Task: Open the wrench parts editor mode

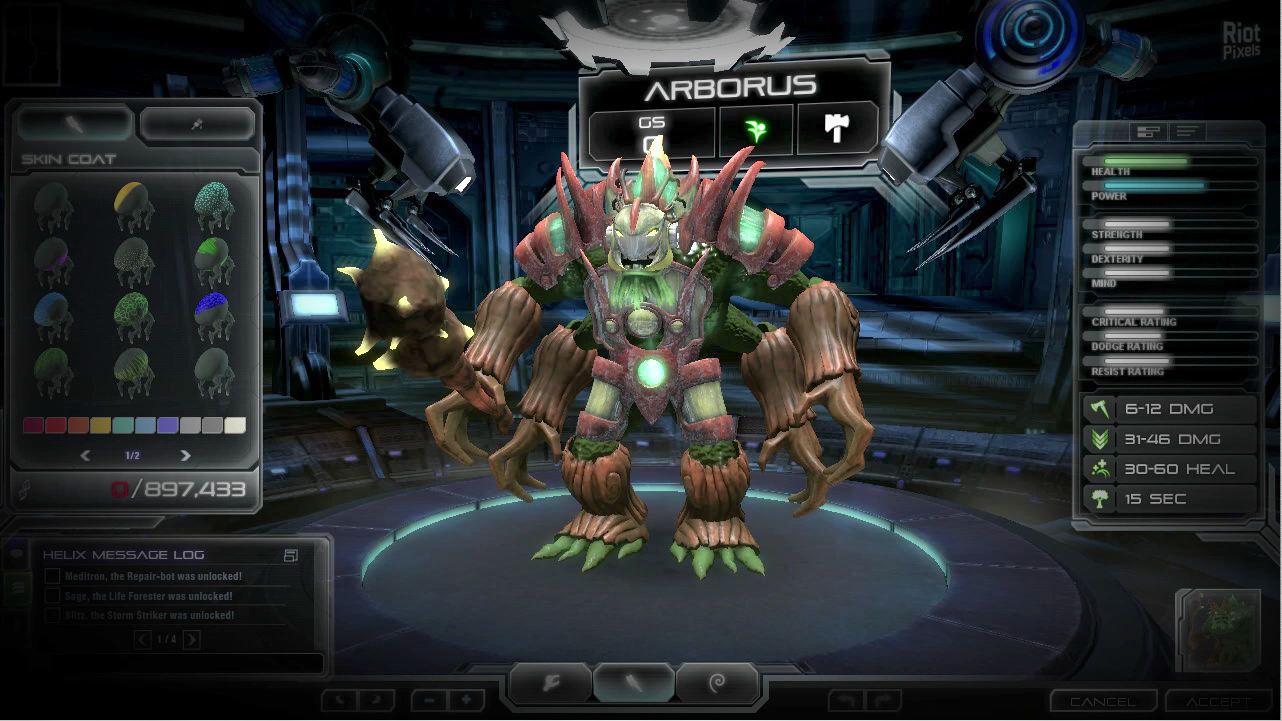Action: (551, 684)
